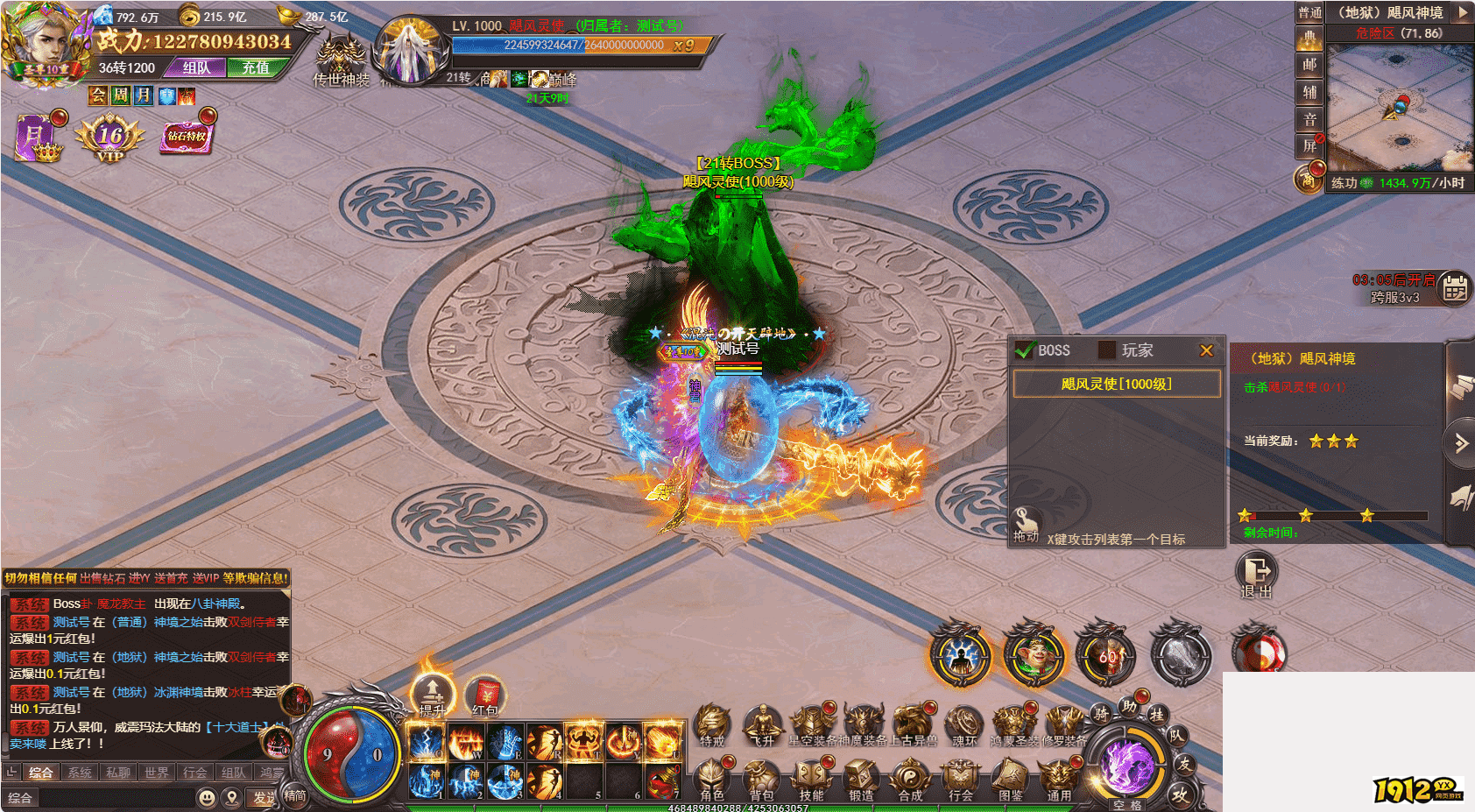Open the VIP 16 badge

tap(110, 138)
